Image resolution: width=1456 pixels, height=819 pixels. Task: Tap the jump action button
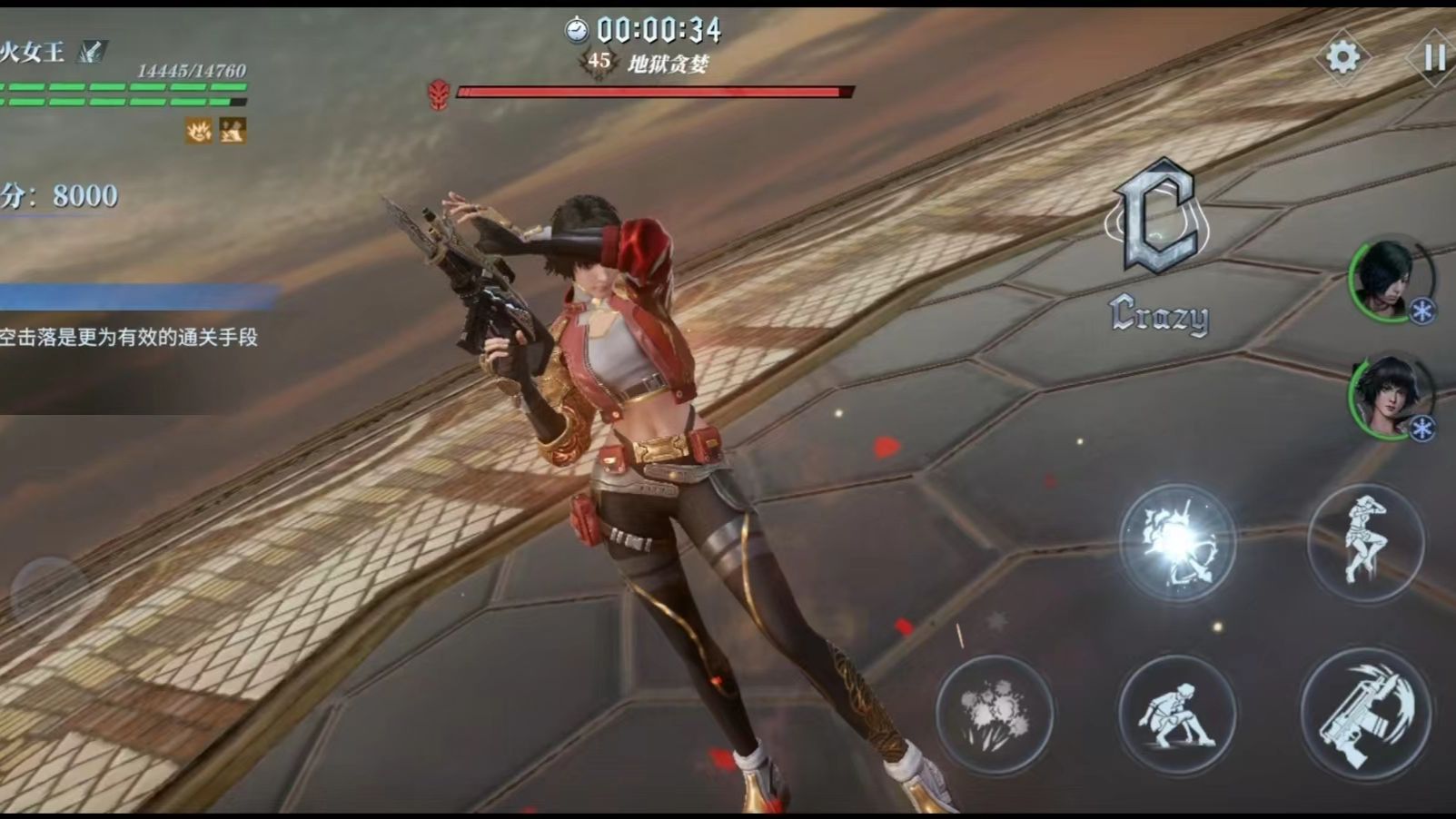pyautogui.click(x=1365, y=542)
